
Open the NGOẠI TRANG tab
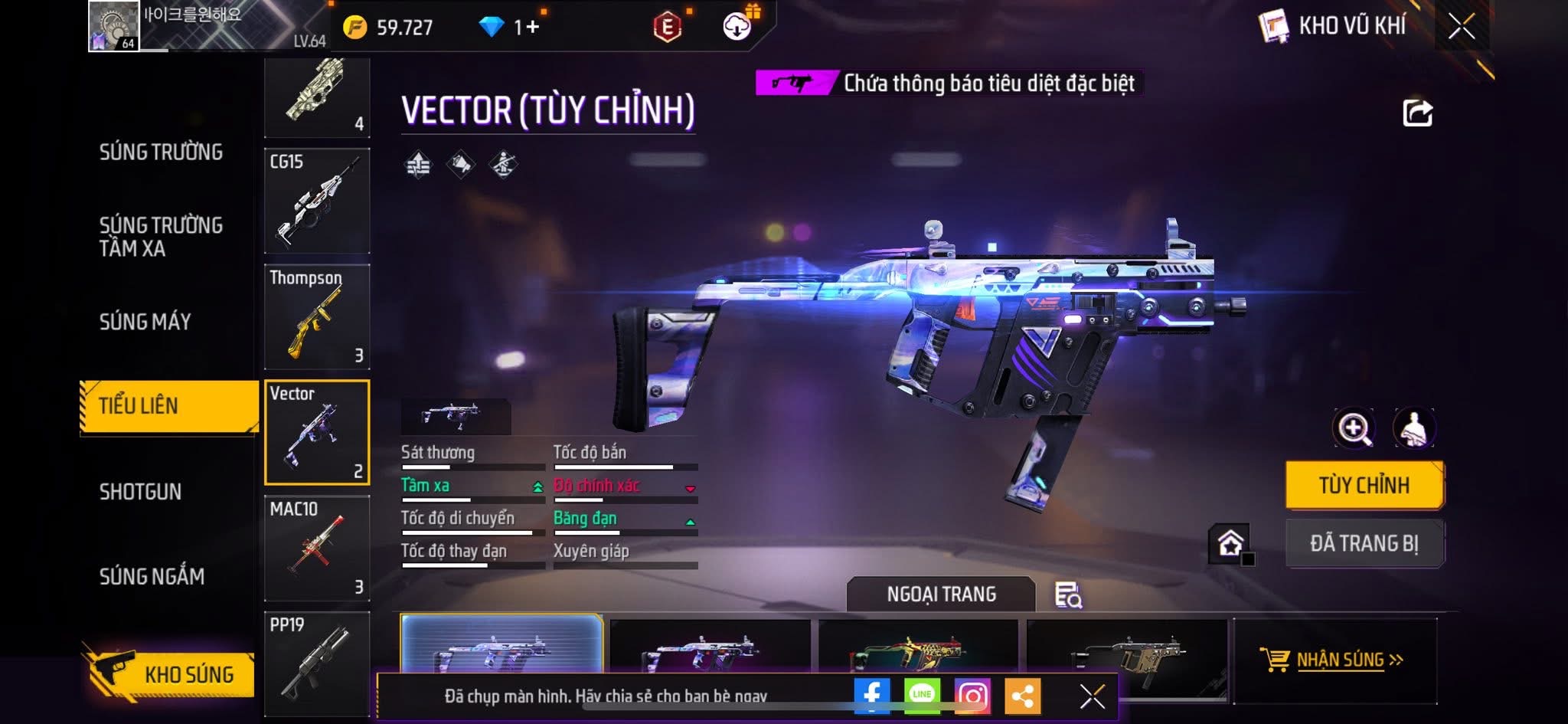pos(941,595)
